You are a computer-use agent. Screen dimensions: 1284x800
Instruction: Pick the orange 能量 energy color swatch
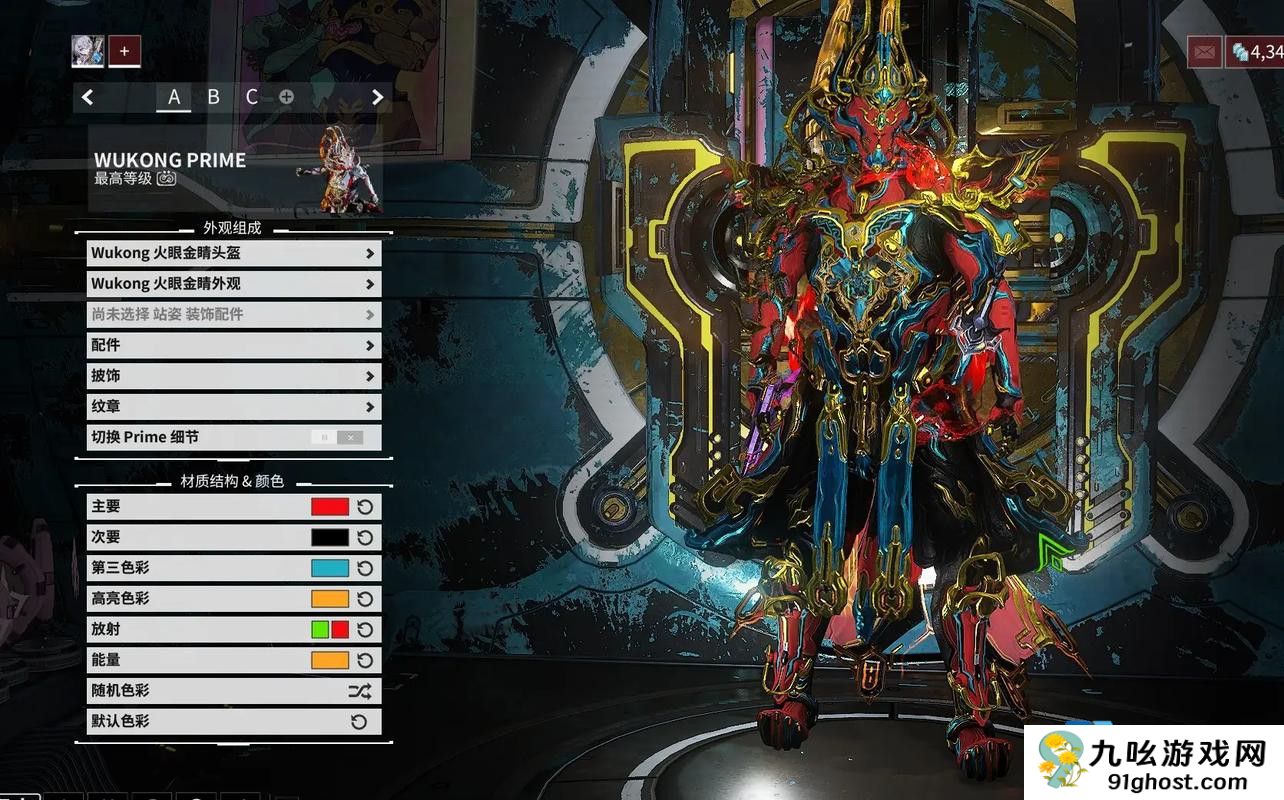coord(330,660)
